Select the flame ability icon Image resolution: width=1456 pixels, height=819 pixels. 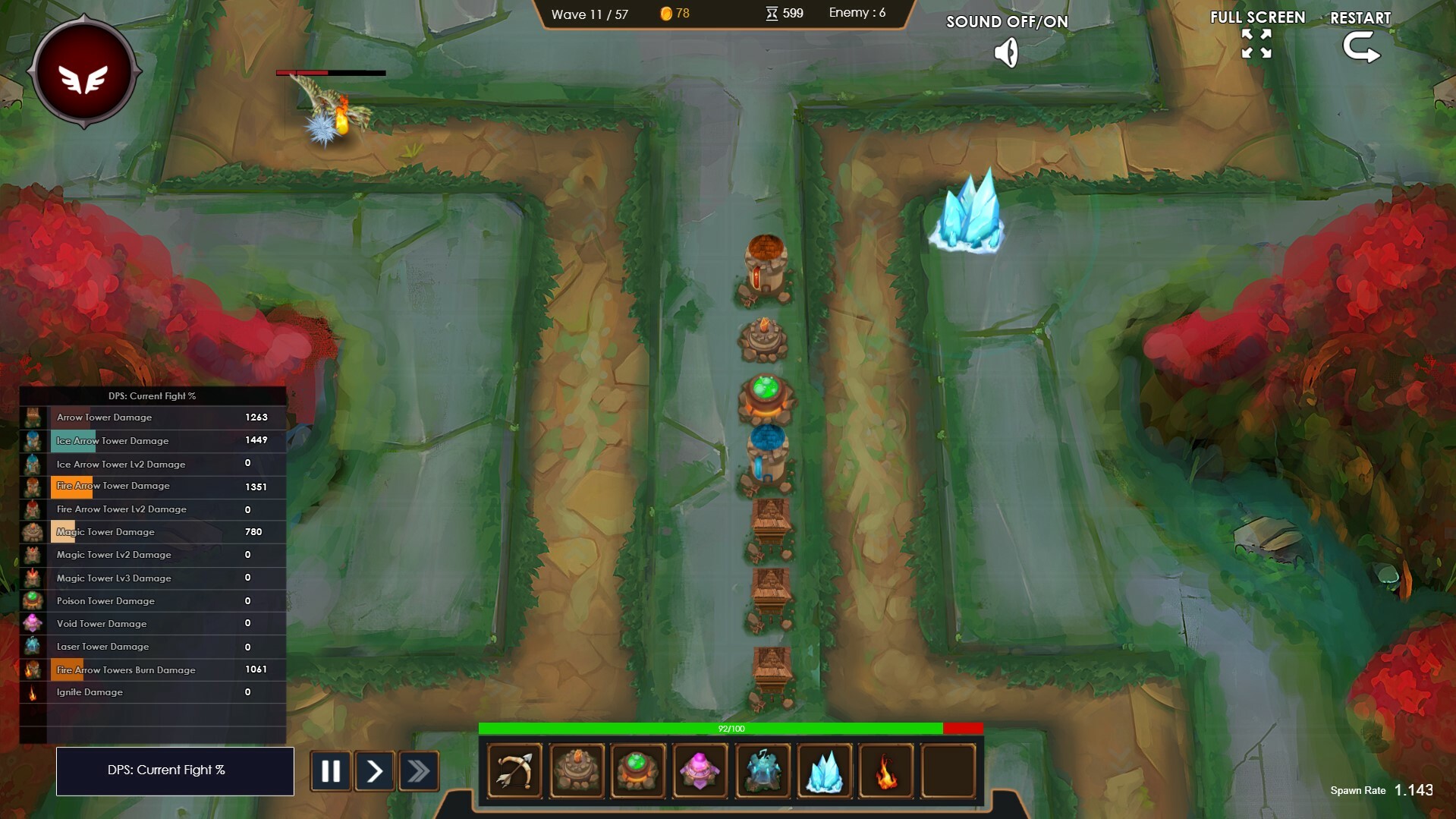[887, 770]
